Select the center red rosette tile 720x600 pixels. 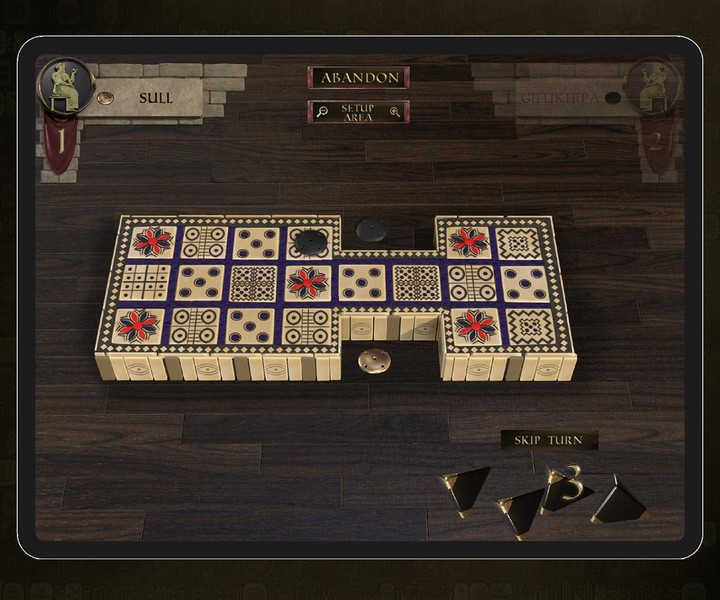(x=307, y=283)
